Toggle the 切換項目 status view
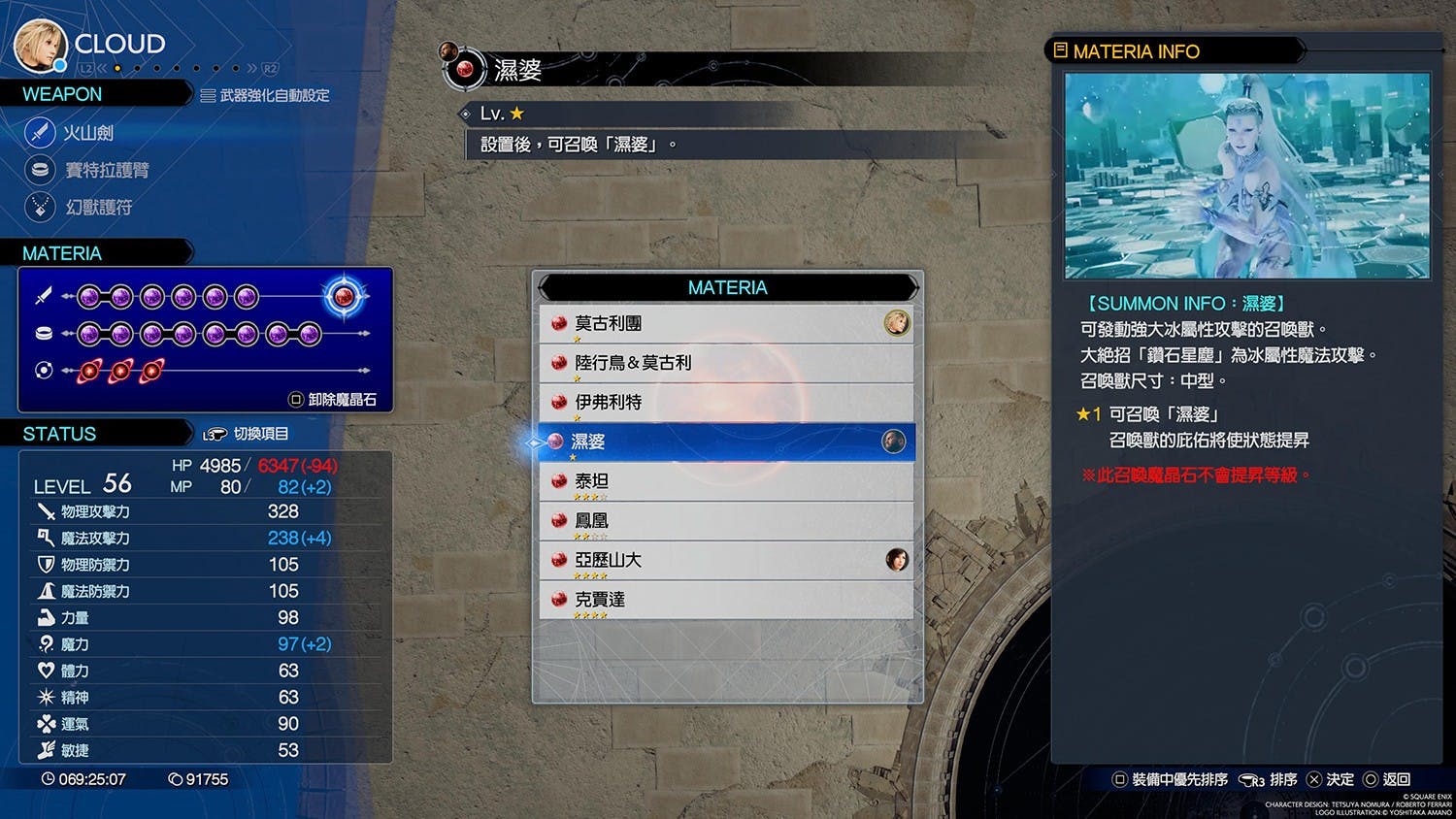 [x=247, y=434]
